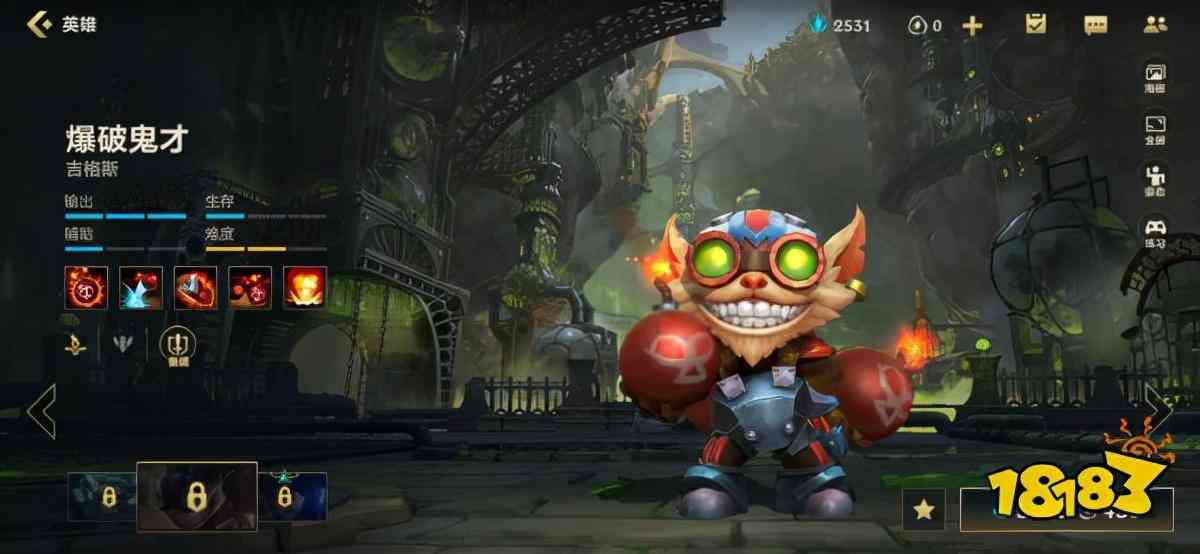Go back from the 英雄 screen
Viewport: 1200px width, 554px height.
tap(40, 24)
